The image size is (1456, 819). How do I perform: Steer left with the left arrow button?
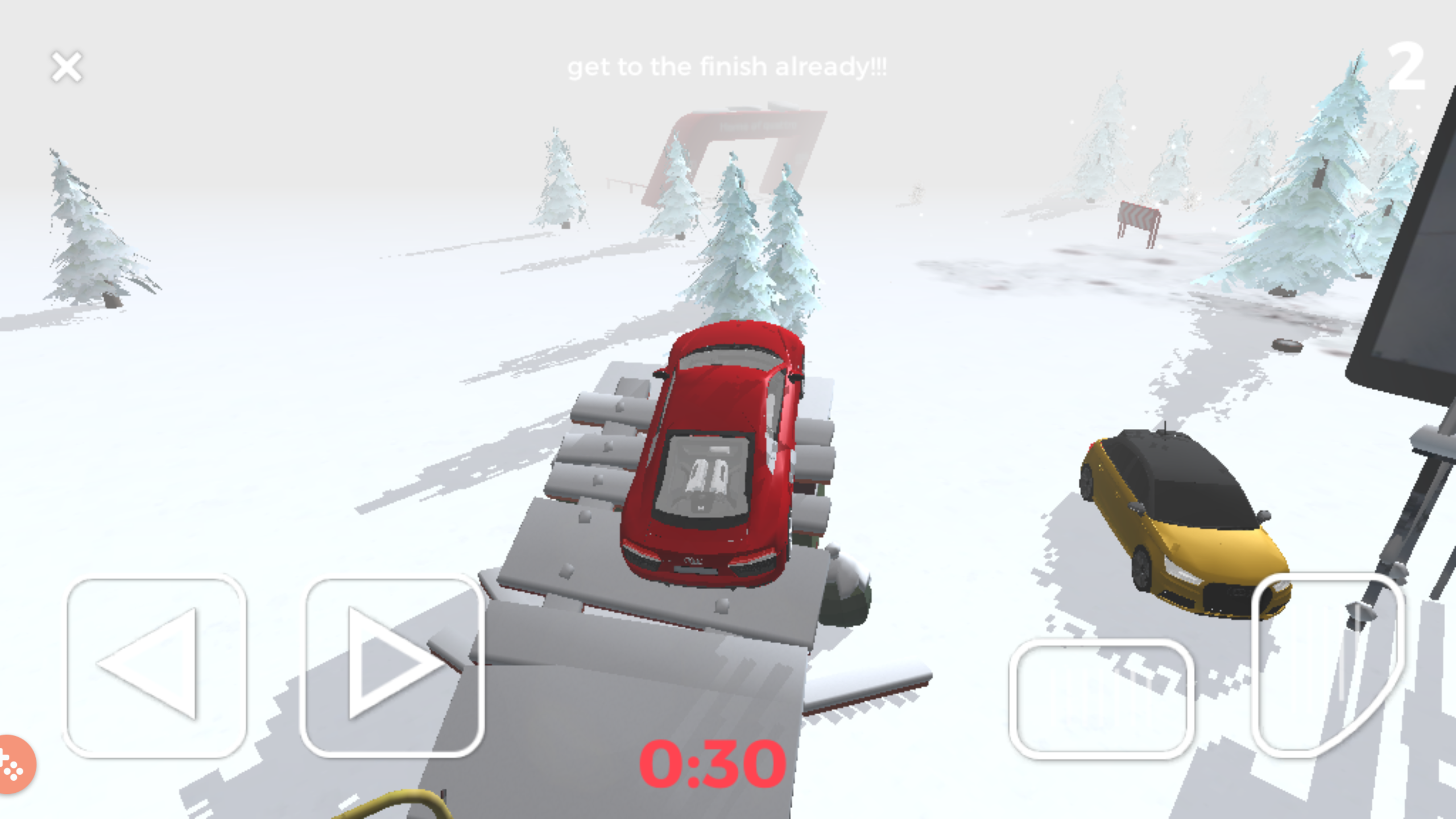[x=156, y=667]
